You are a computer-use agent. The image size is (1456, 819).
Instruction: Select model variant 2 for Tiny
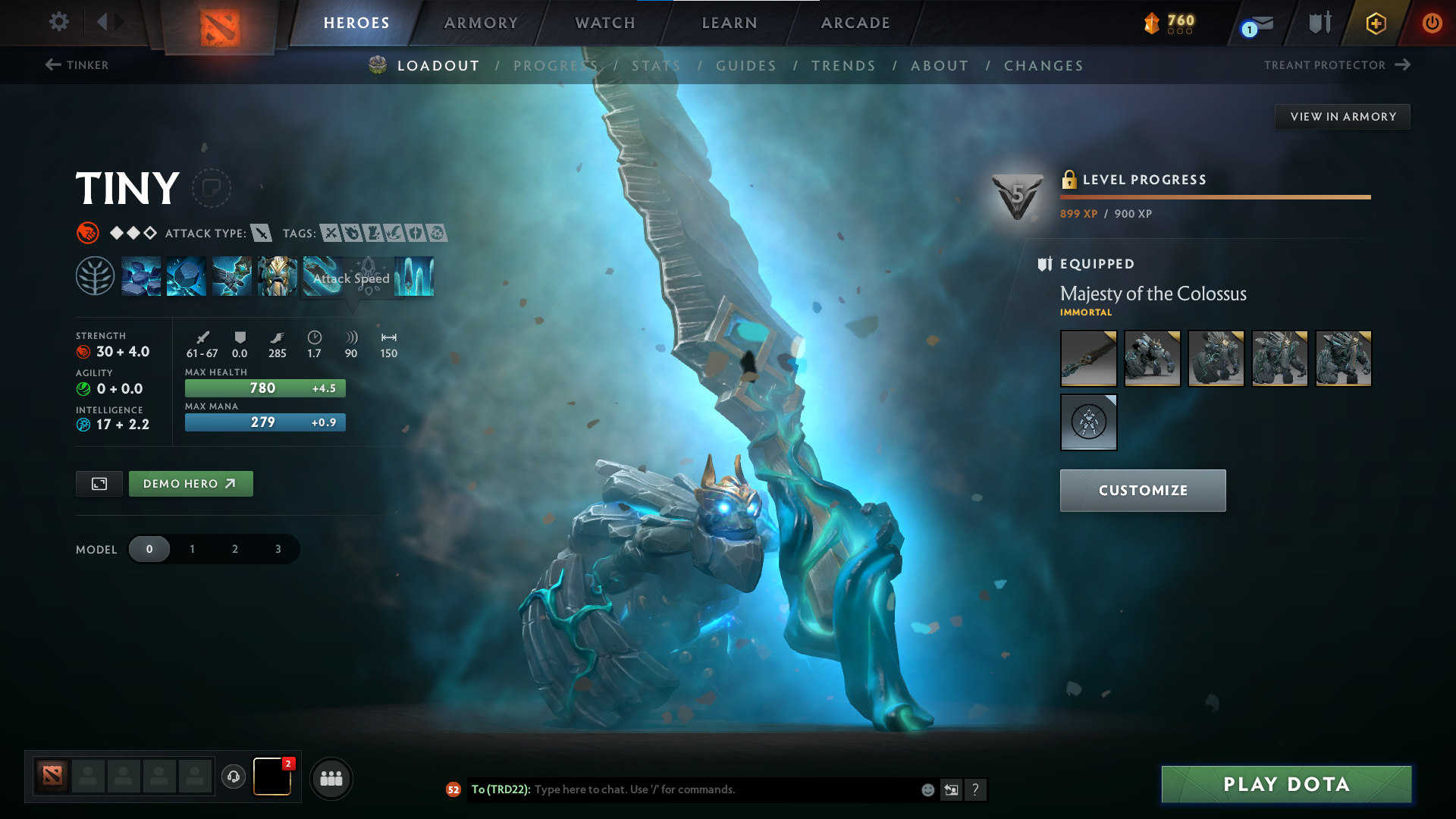234,548
